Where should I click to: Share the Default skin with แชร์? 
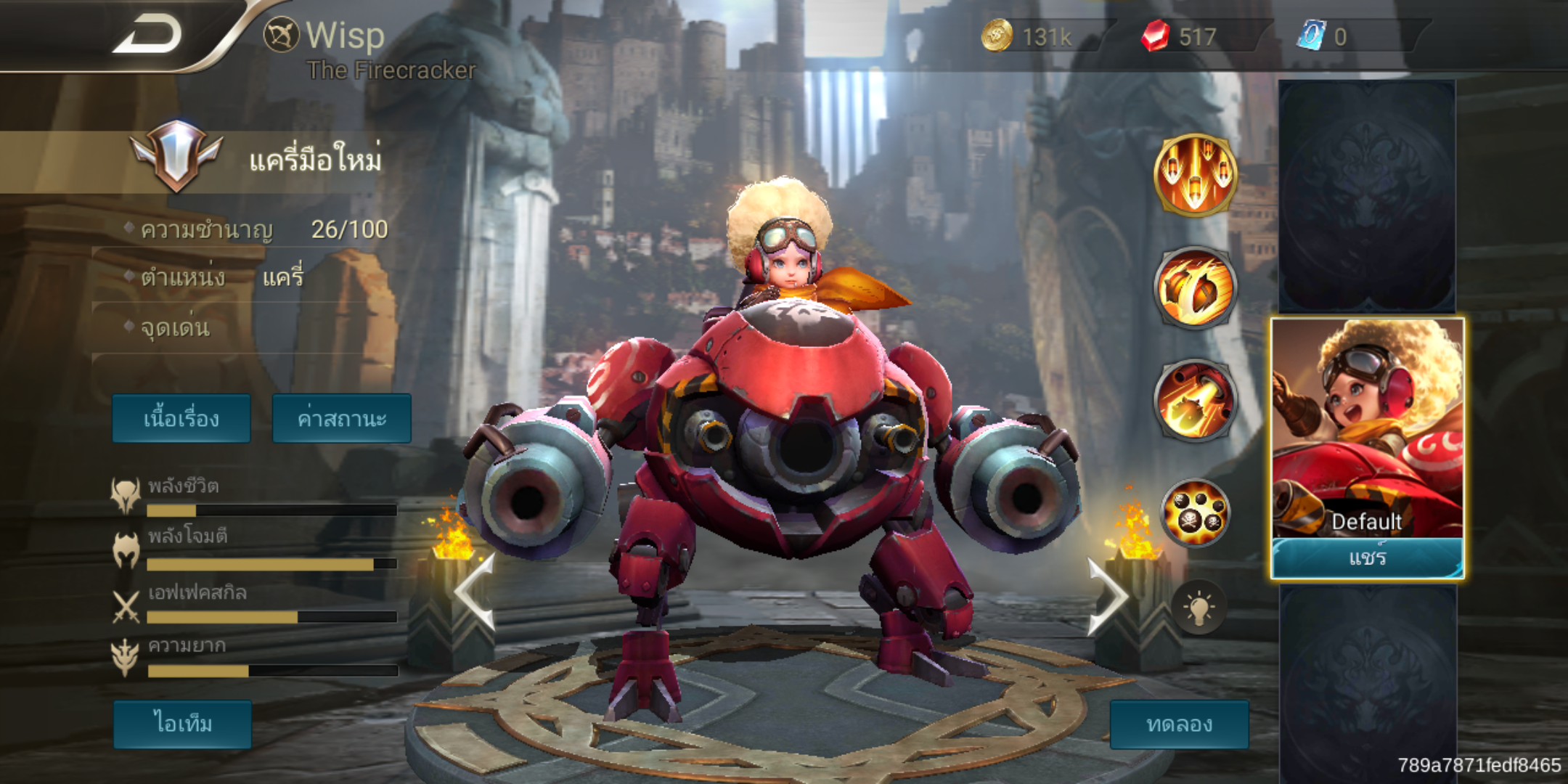pos(1367,558)
